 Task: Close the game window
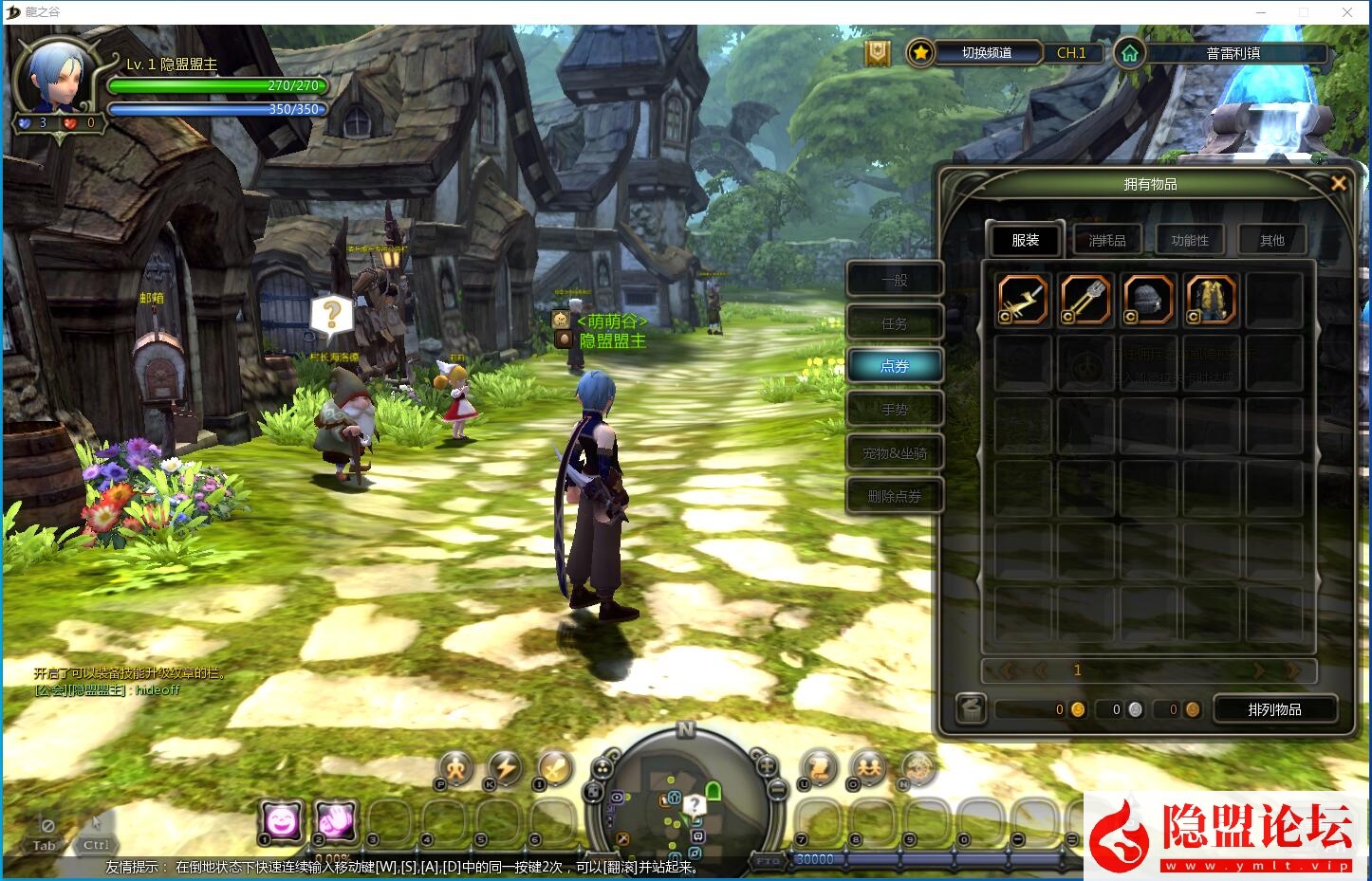(x=1346, y=12)
